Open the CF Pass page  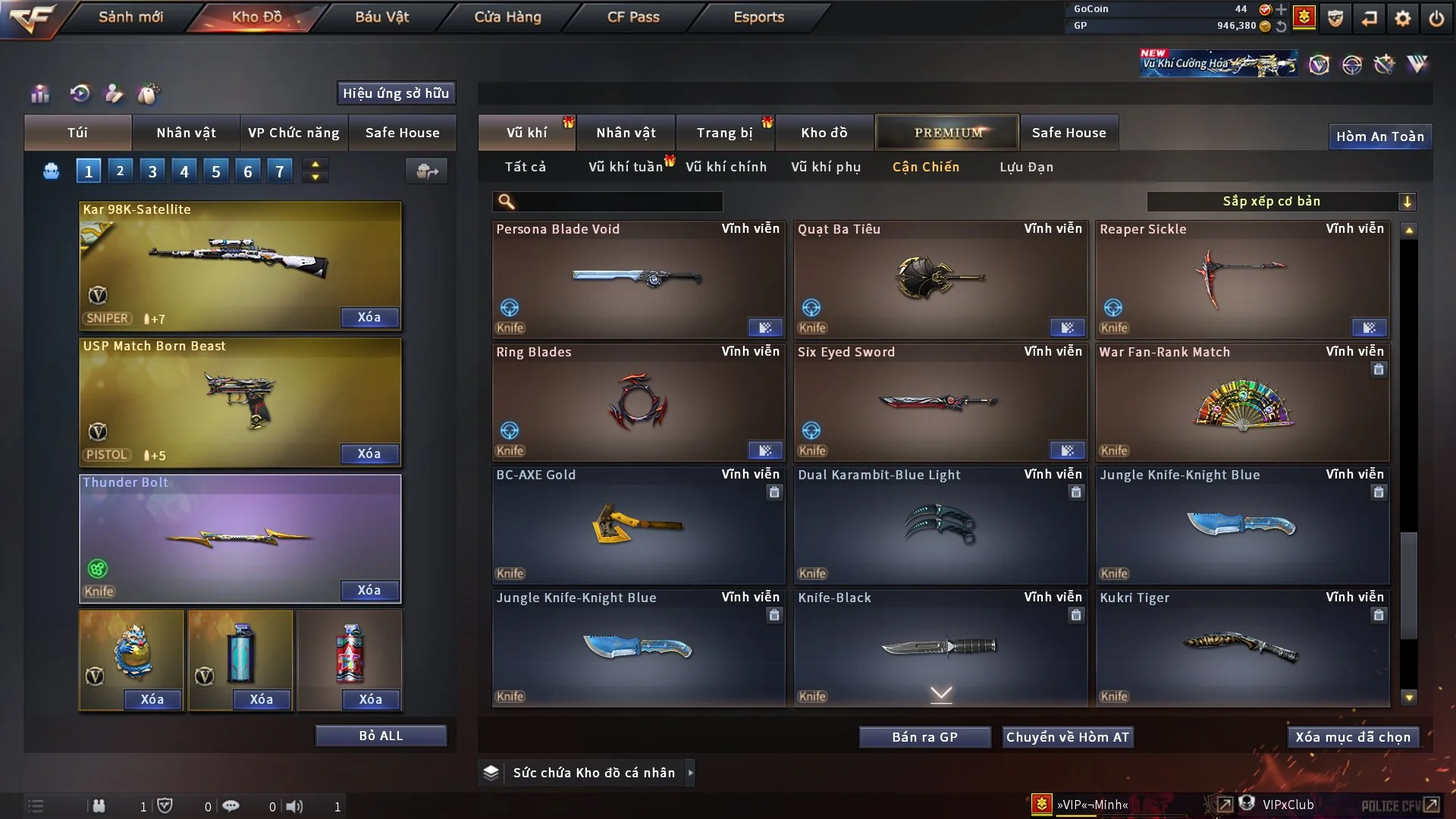click(x=633, y=17)
